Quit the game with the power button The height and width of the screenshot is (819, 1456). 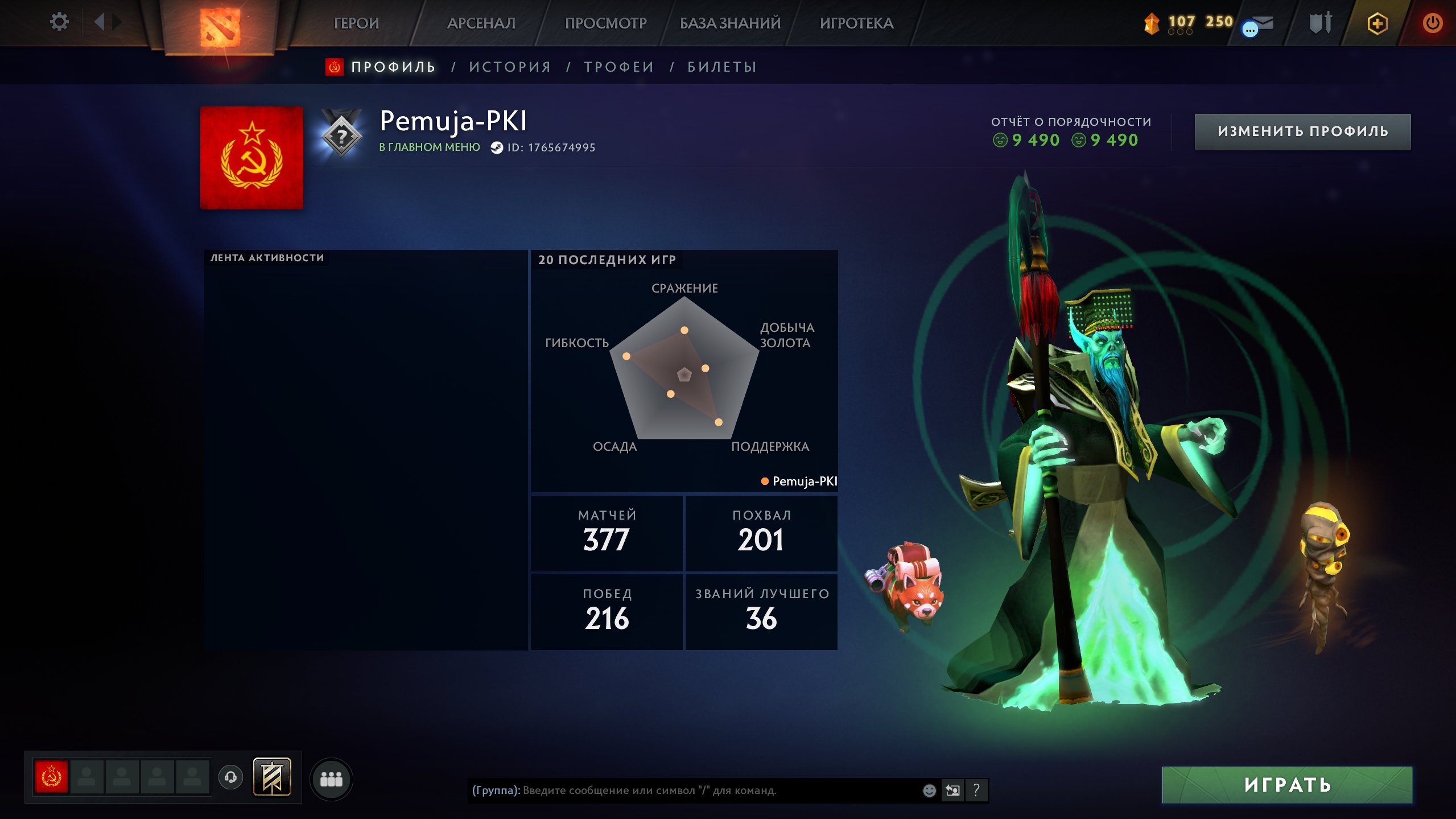click(x=1432, y=23)
